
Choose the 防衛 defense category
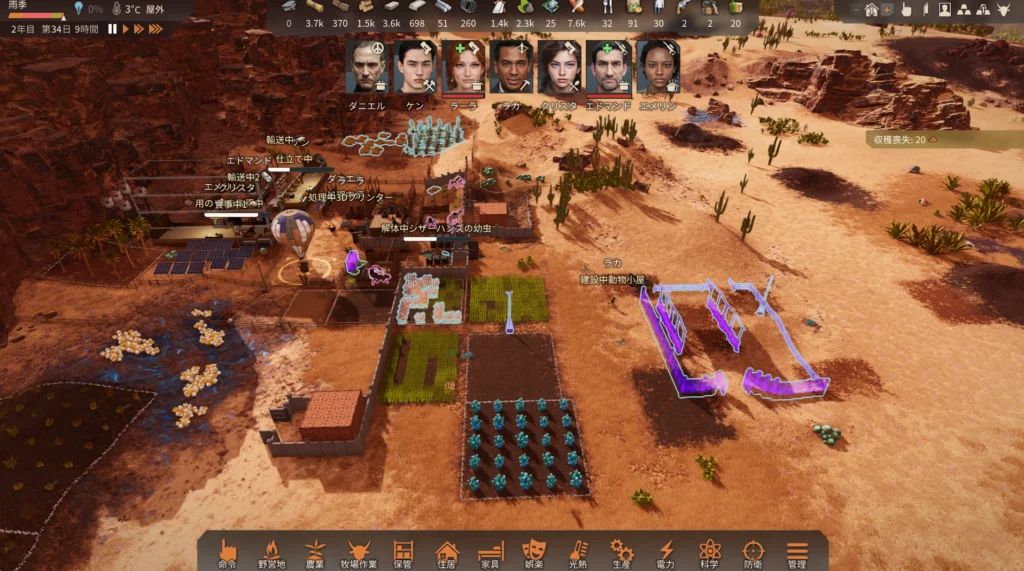(x=753, y=553)
